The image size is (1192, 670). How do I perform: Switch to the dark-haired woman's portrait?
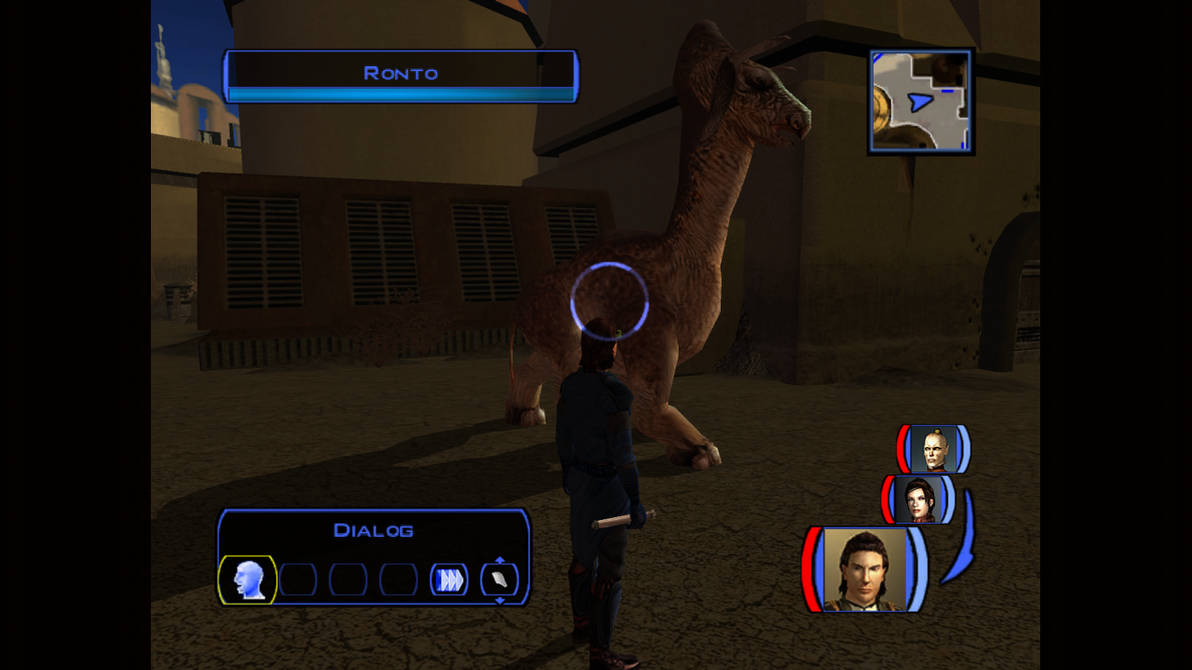click(918, 500)
